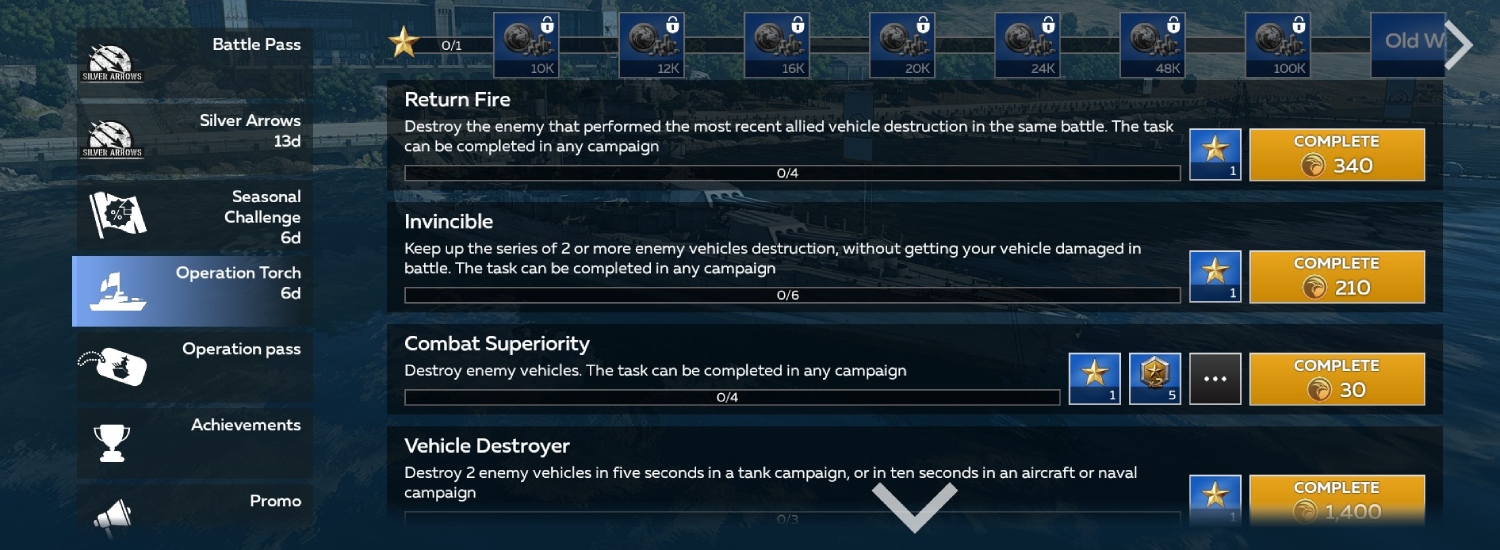Open the Operation Torch tab

click(x=192, y=290)
